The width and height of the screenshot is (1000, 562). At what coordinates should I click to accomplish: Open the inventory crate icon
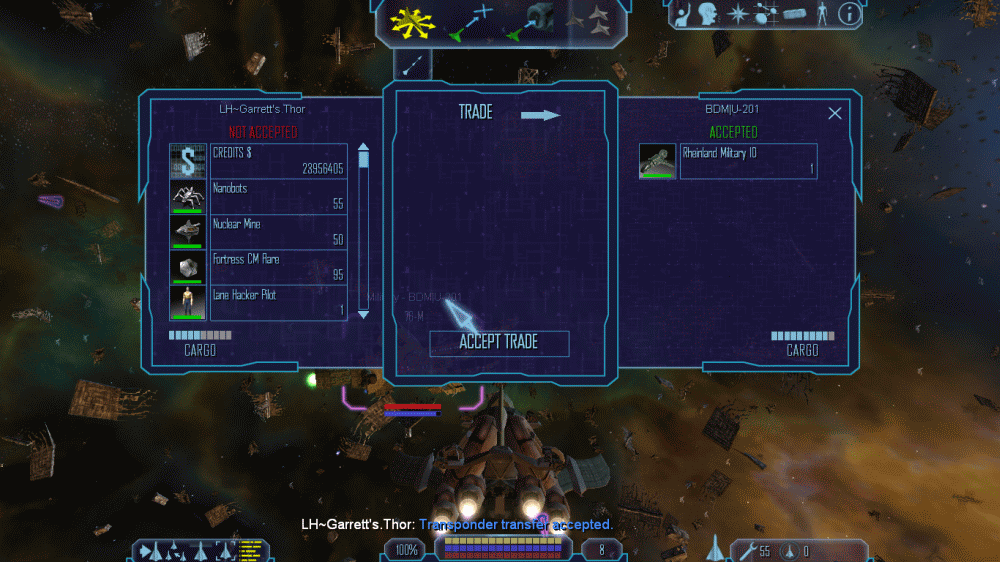click(x=795, y=15)
